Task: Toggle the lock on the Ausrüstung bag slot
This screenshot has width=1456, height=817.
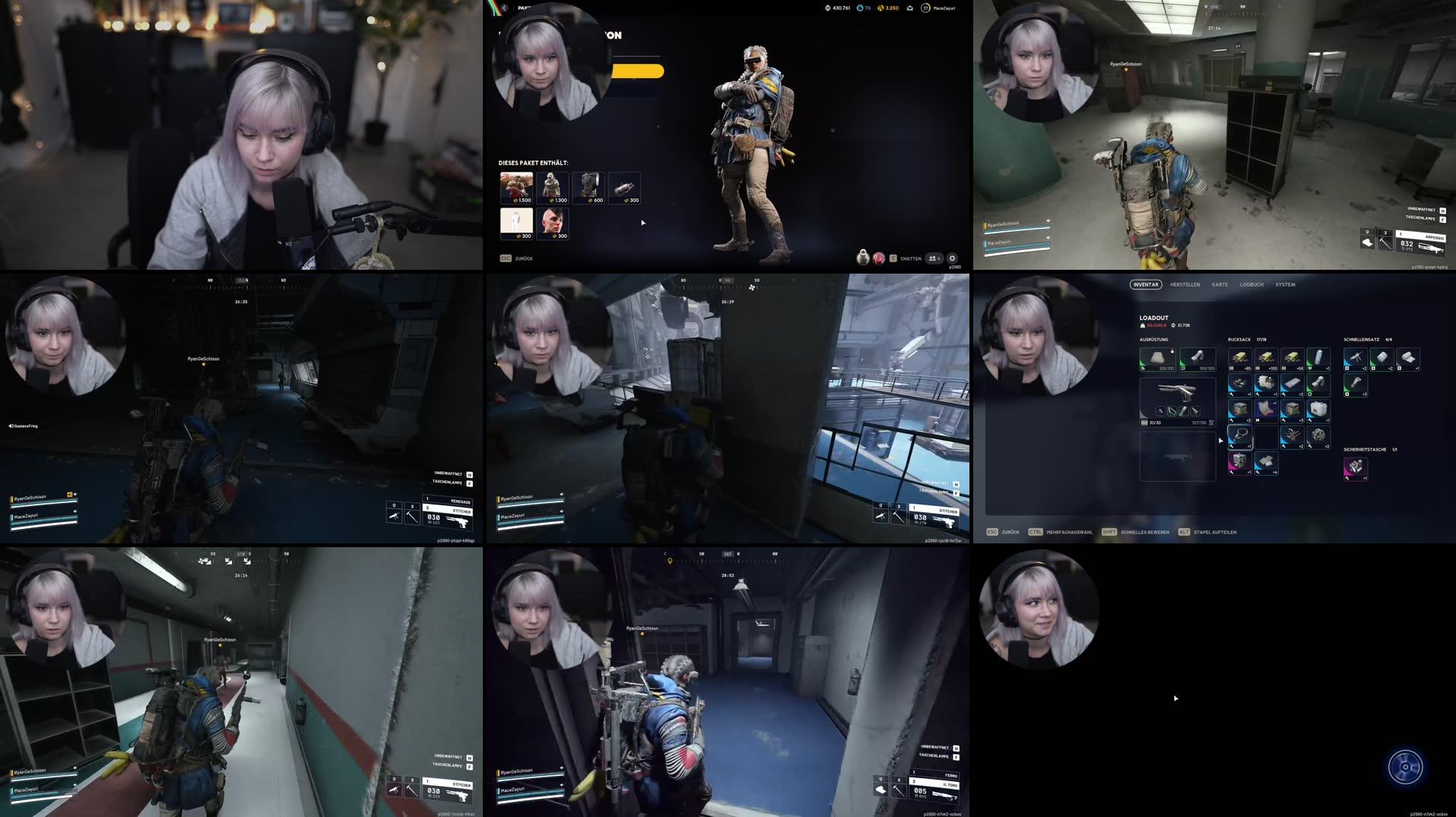Action: [1172, 351]
